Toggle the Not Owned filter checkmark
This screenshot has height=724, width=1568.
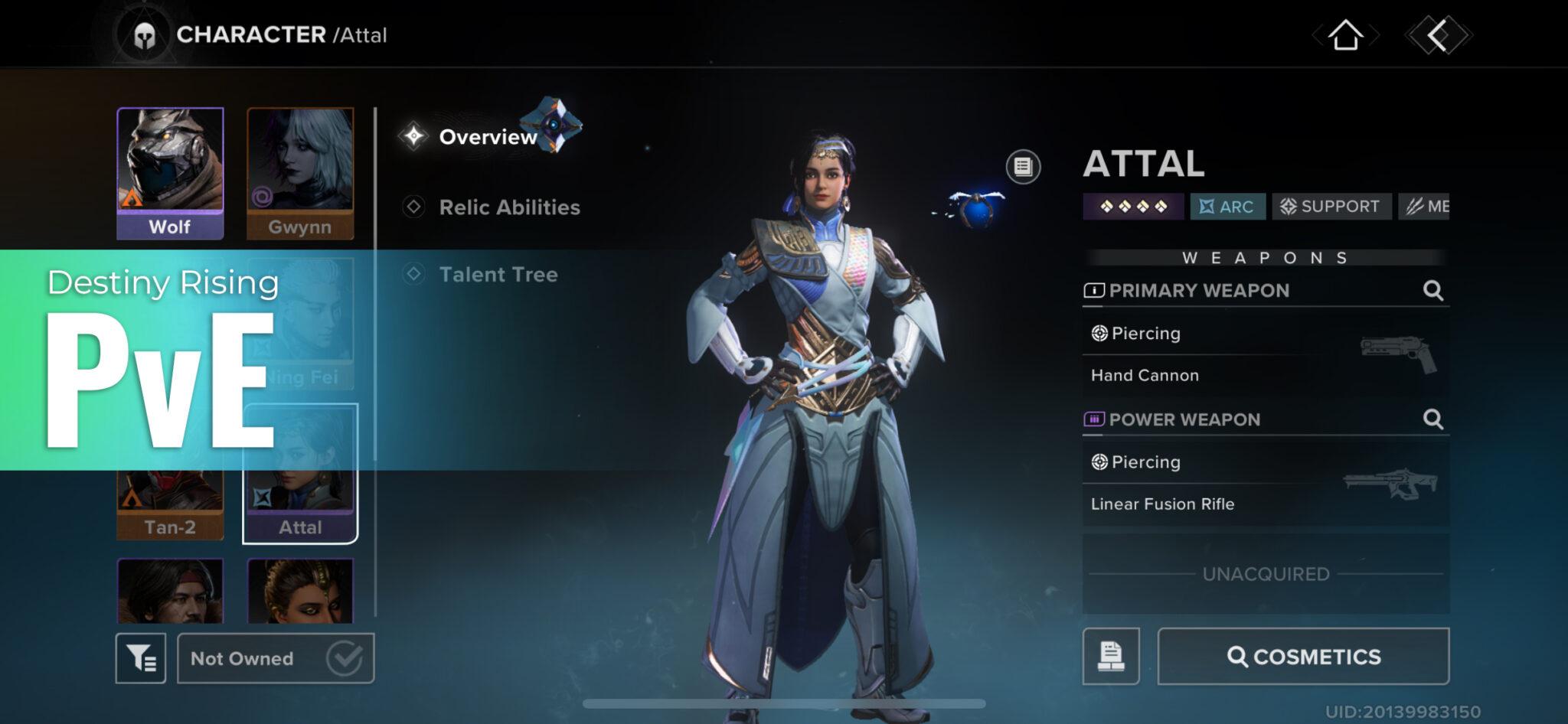pyautogui.click(x=346, y=657)
